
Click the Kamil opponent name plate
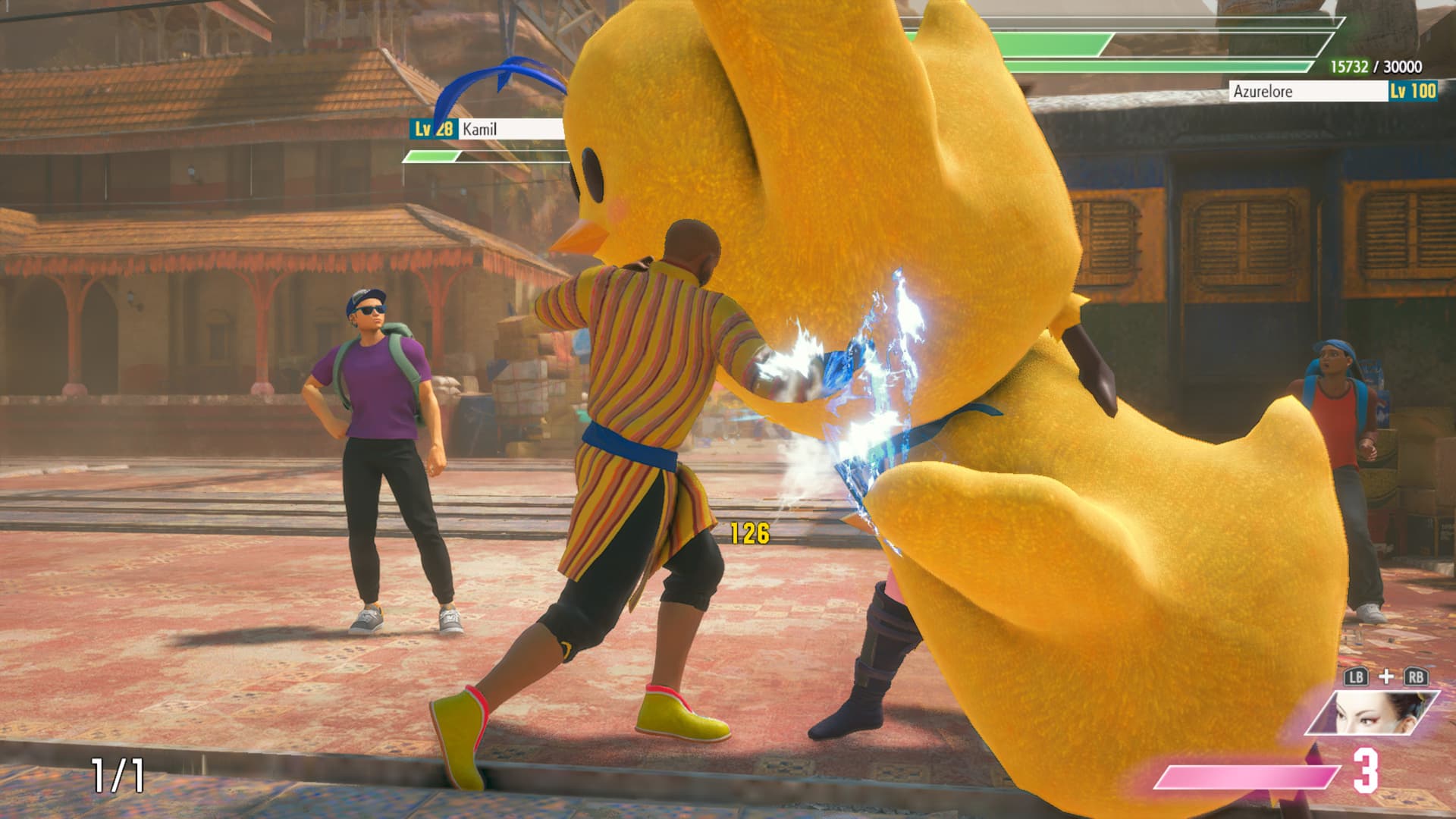[489, 130]
